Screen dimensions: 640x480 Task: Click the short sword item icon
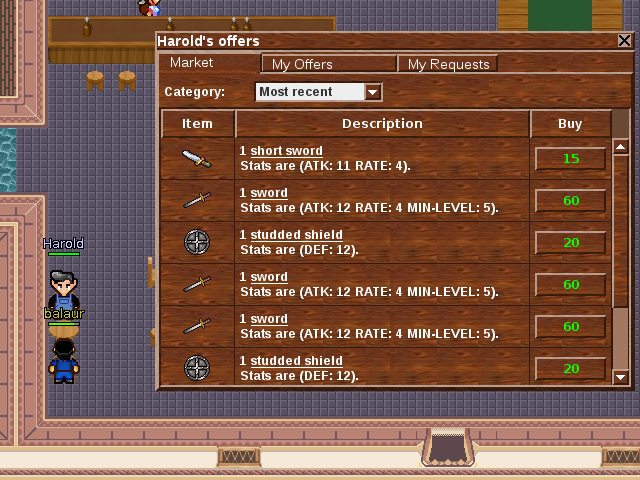click(197, 158)
